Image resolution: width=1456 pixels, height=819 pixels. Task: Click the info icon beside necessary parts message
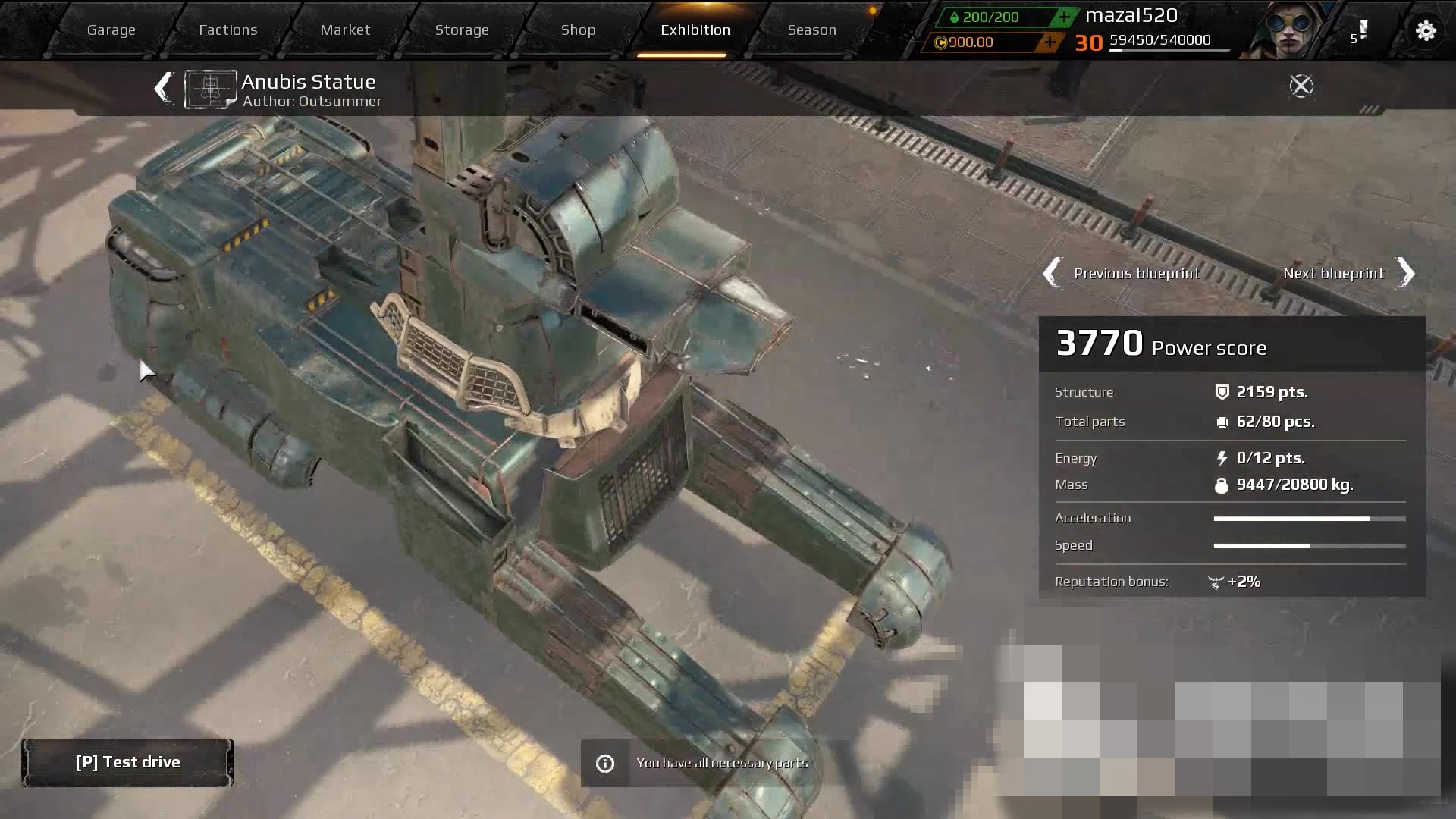coord(605,764)
